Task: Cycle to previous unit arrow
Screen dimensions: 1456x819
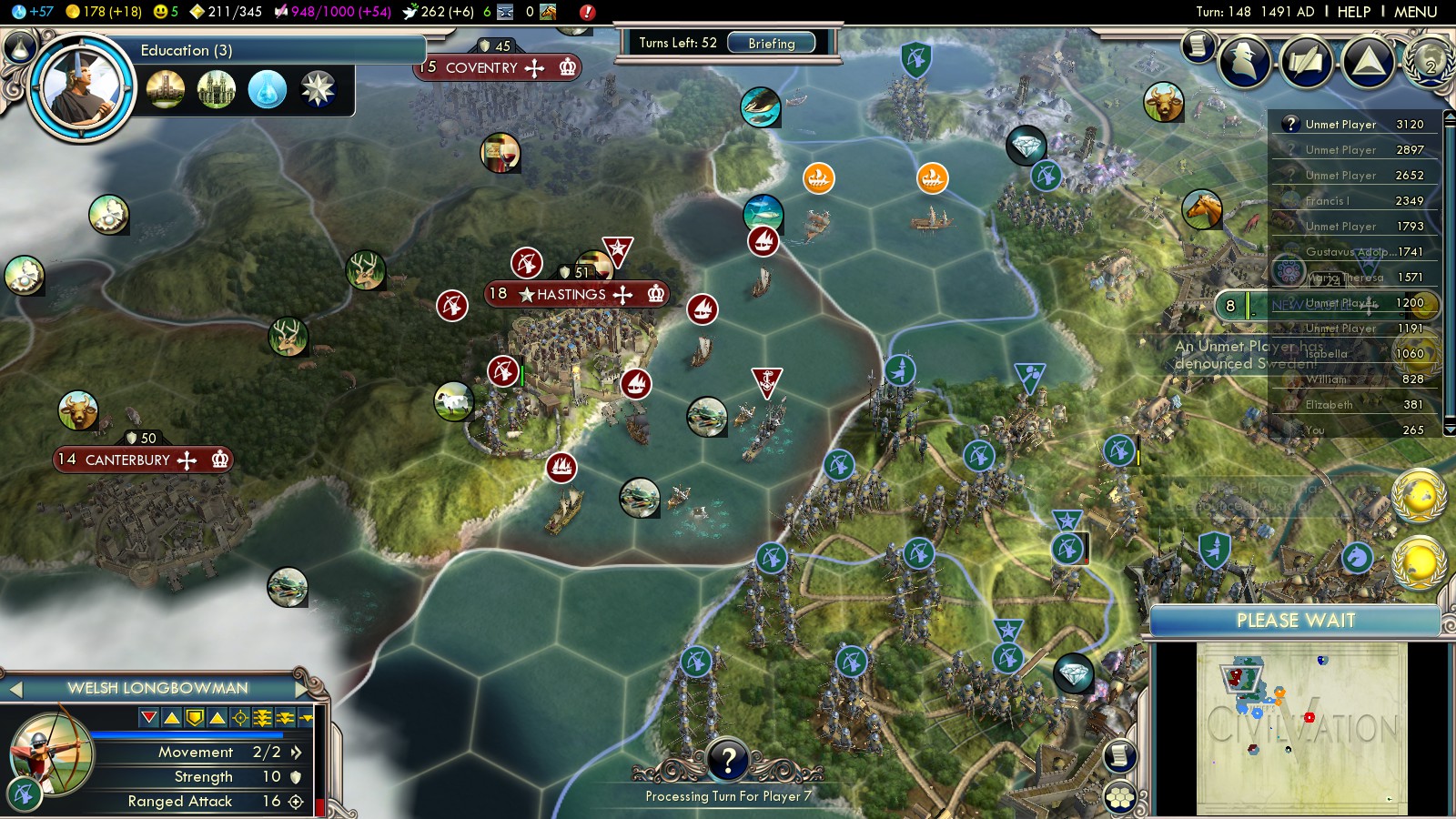Action: pyautogui.click(x=15, y=689)
